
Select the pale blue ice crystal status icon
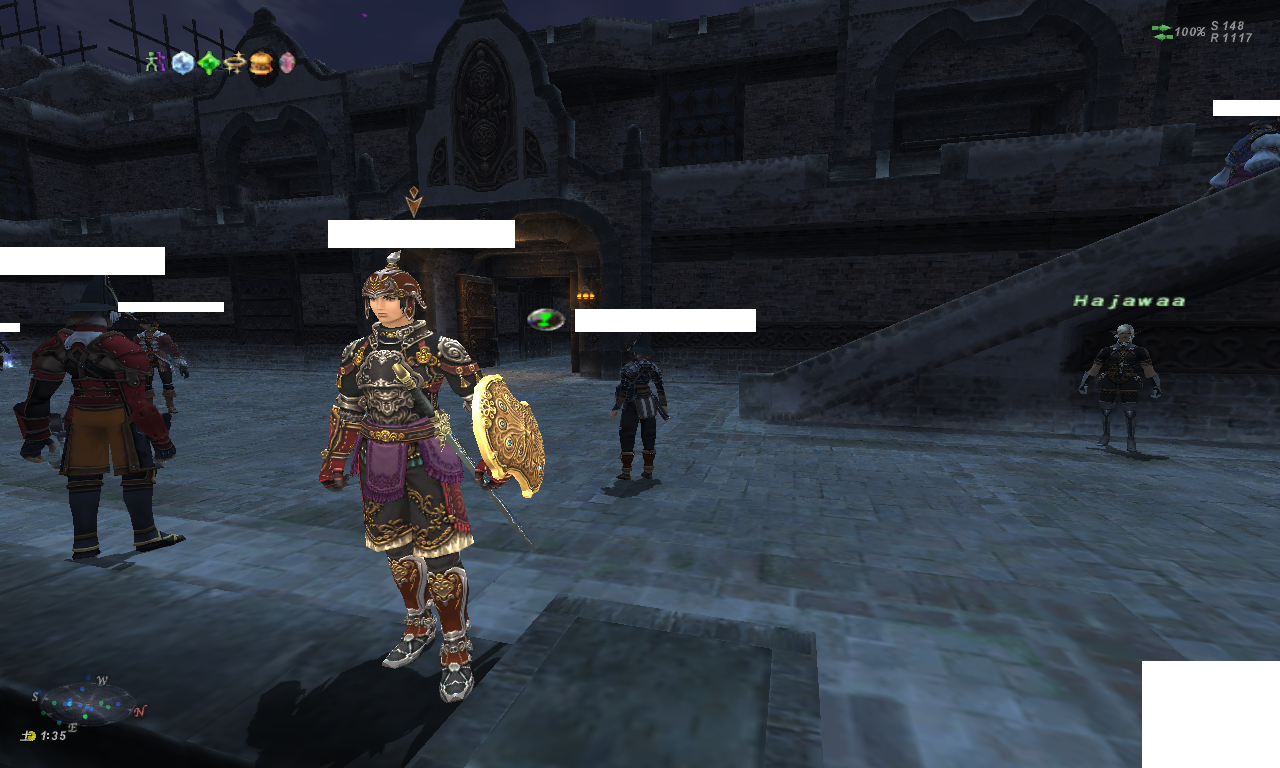[182, 63]
